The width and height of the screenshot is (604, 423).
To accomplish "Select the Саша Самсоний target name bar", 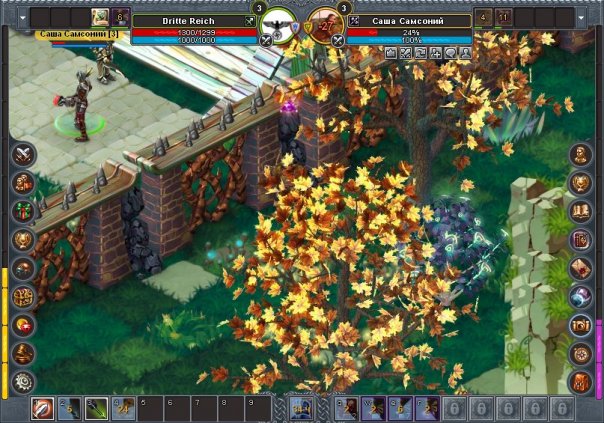I will pos(410,20).
